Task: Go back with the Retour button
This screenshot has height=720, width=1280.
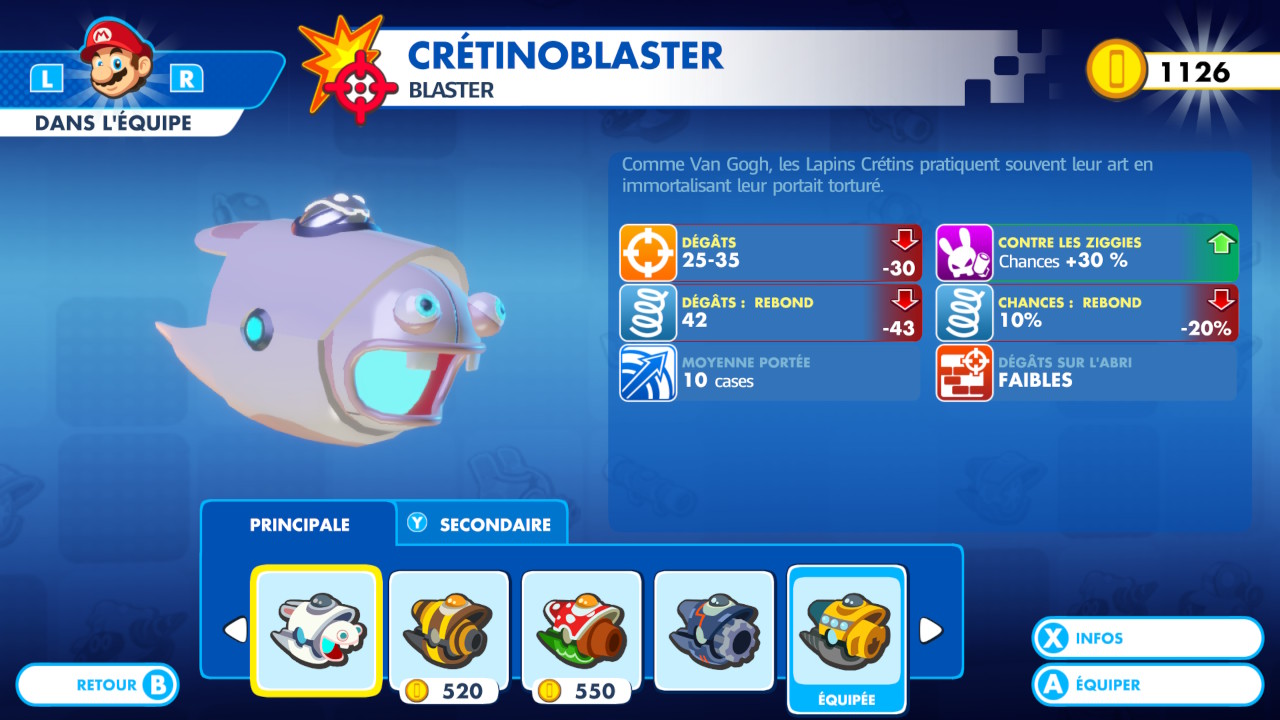Action: (98, 685)
